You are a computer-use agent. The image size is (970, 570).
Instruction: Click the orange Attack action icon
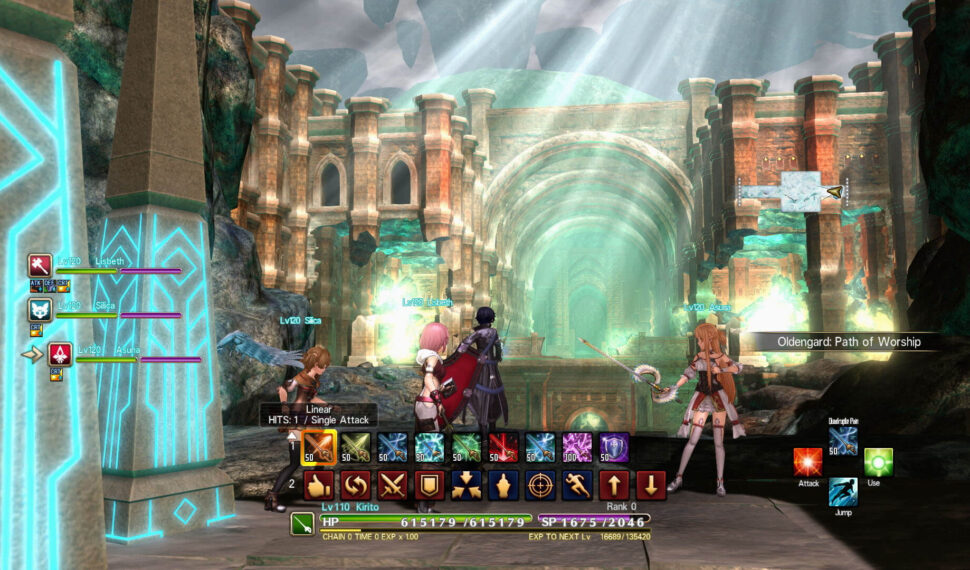pos(808,462)
